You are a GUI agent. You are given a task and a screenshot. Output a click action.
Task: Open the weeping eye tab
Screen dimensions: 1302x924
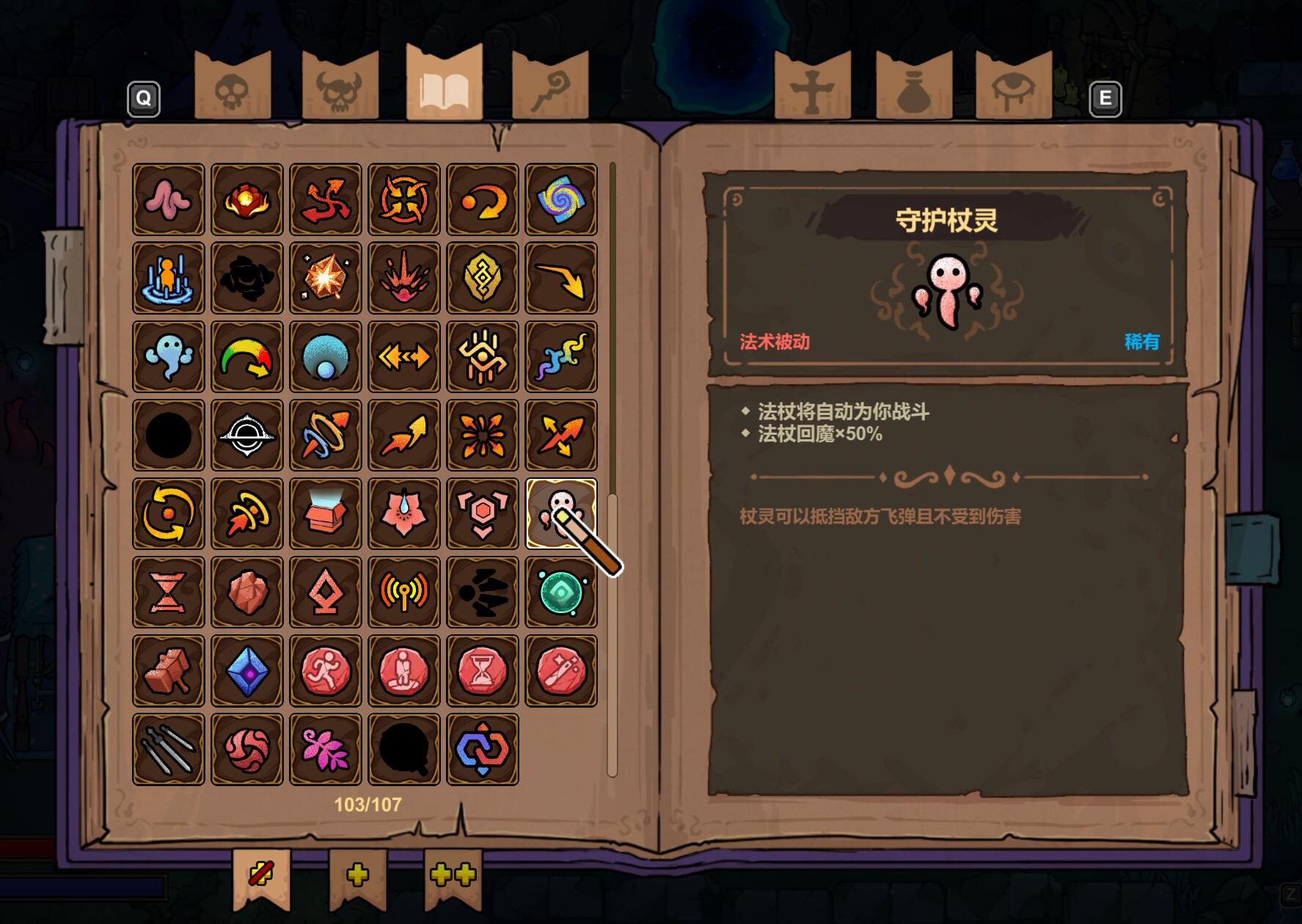1013,89
